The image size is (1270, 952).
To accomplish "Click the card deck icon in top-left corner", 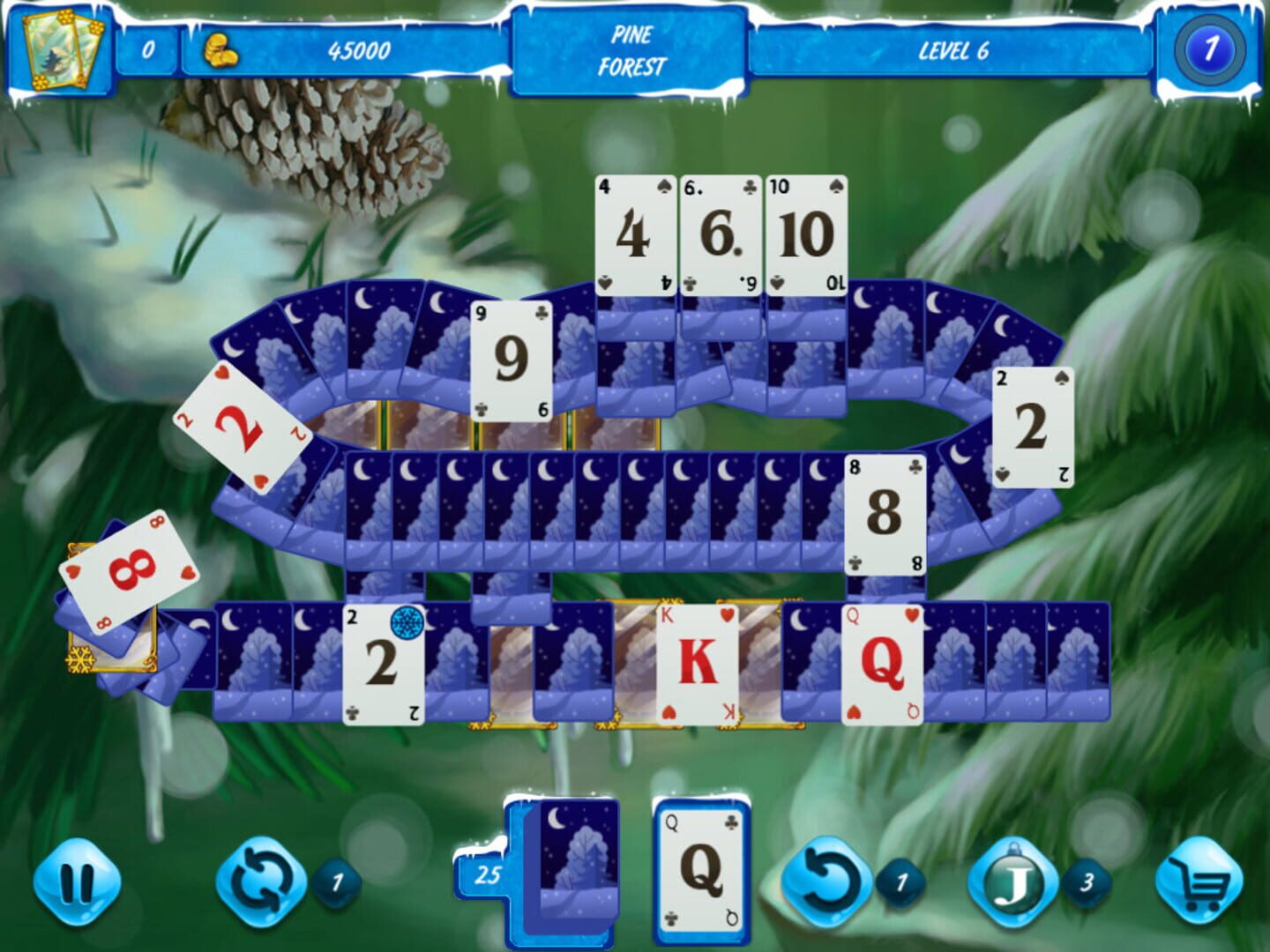I will tap(58, 48).
